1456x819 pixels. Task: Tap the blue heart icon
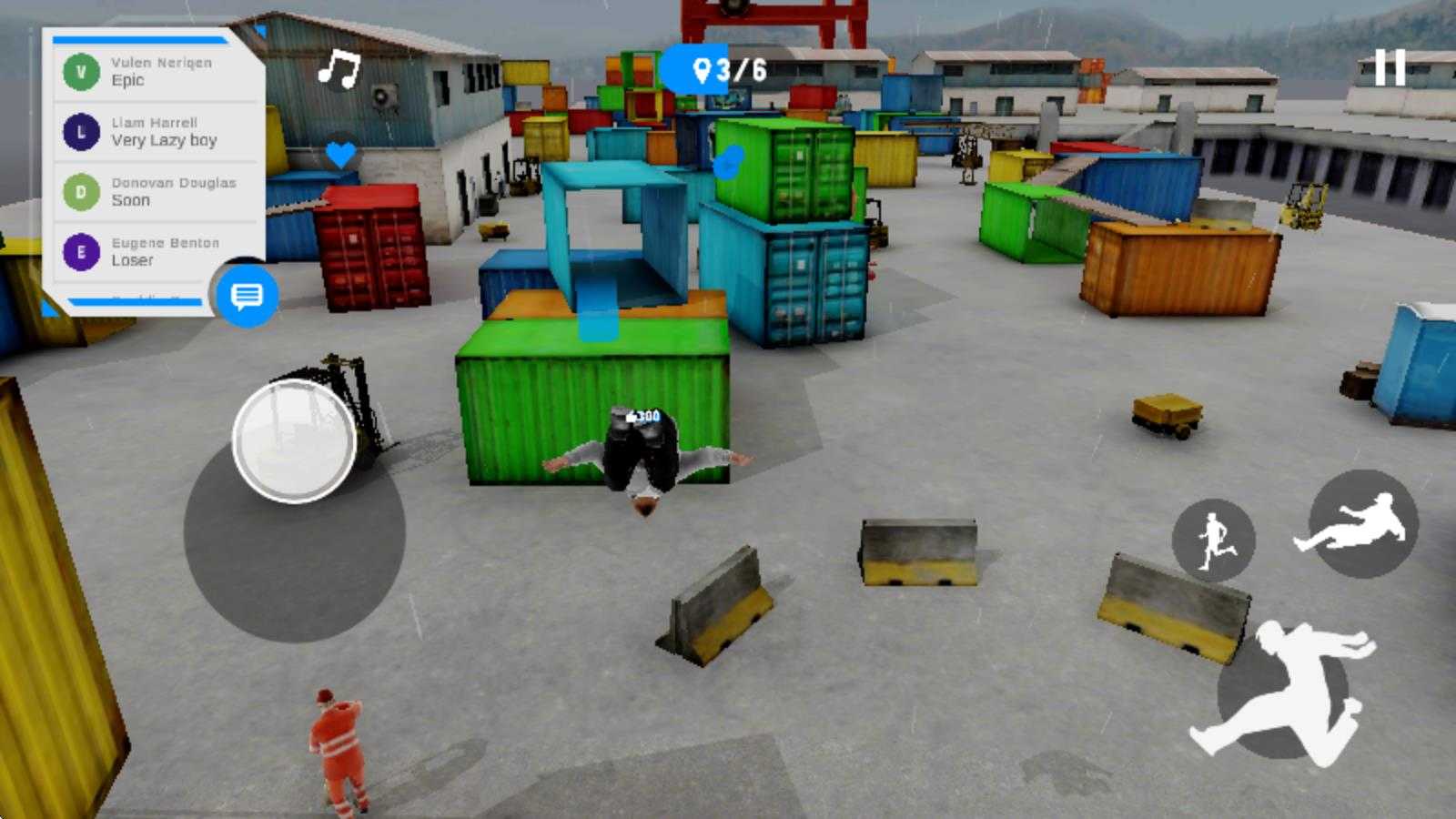[x=340, y=155]
